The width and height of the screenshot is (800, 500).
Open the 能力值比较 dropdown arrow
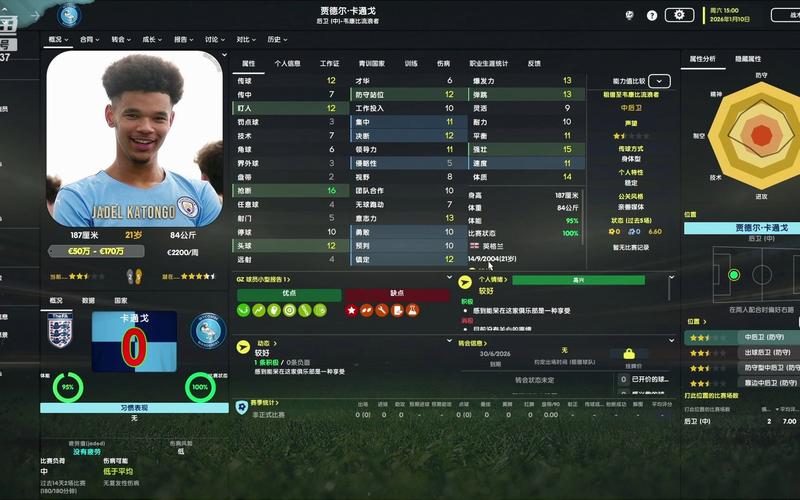pyautogui.click(x=659, y=81)
